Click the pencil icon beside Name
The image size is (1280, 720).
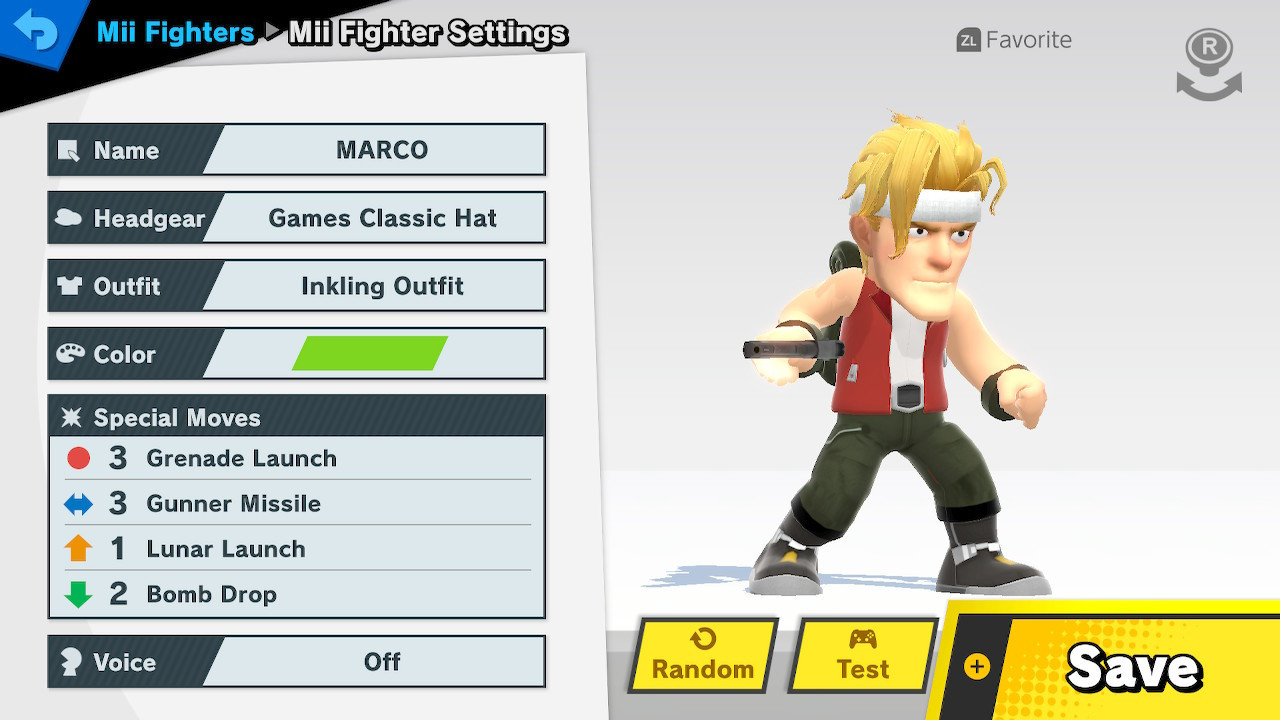(x=70, y=151)
